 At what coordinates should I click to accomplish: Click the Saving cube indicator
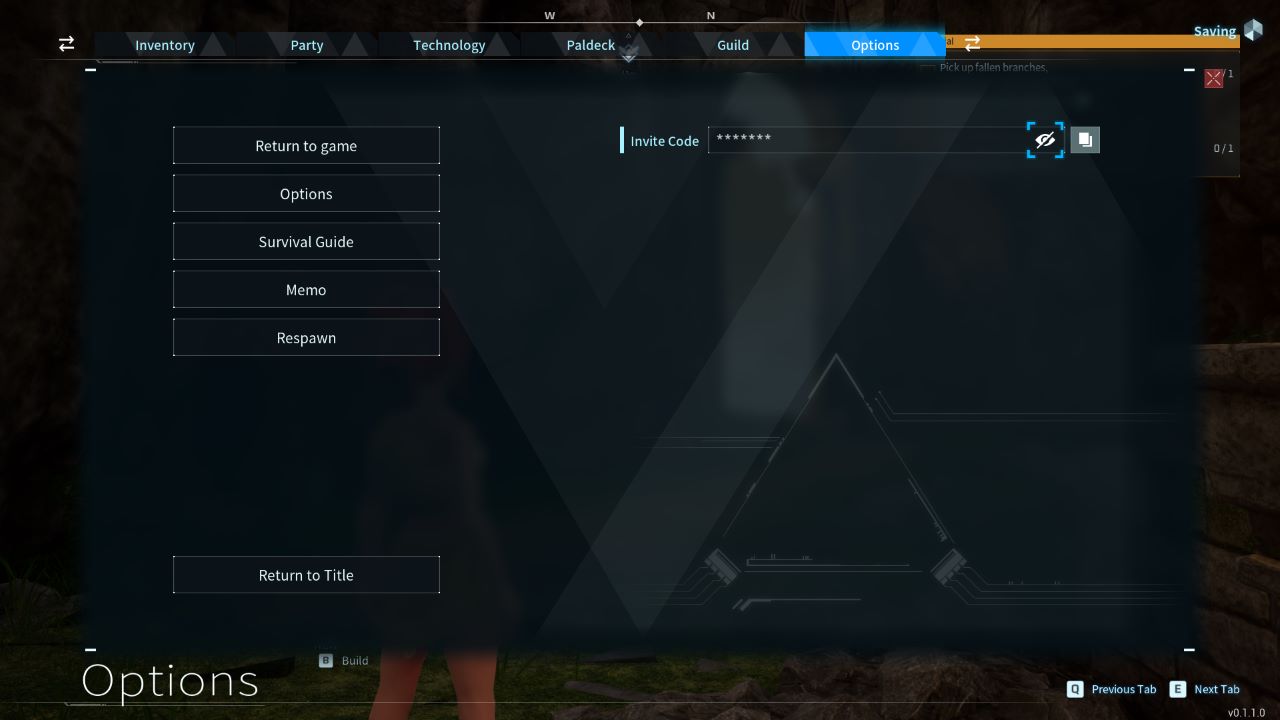coord(1253,31)
